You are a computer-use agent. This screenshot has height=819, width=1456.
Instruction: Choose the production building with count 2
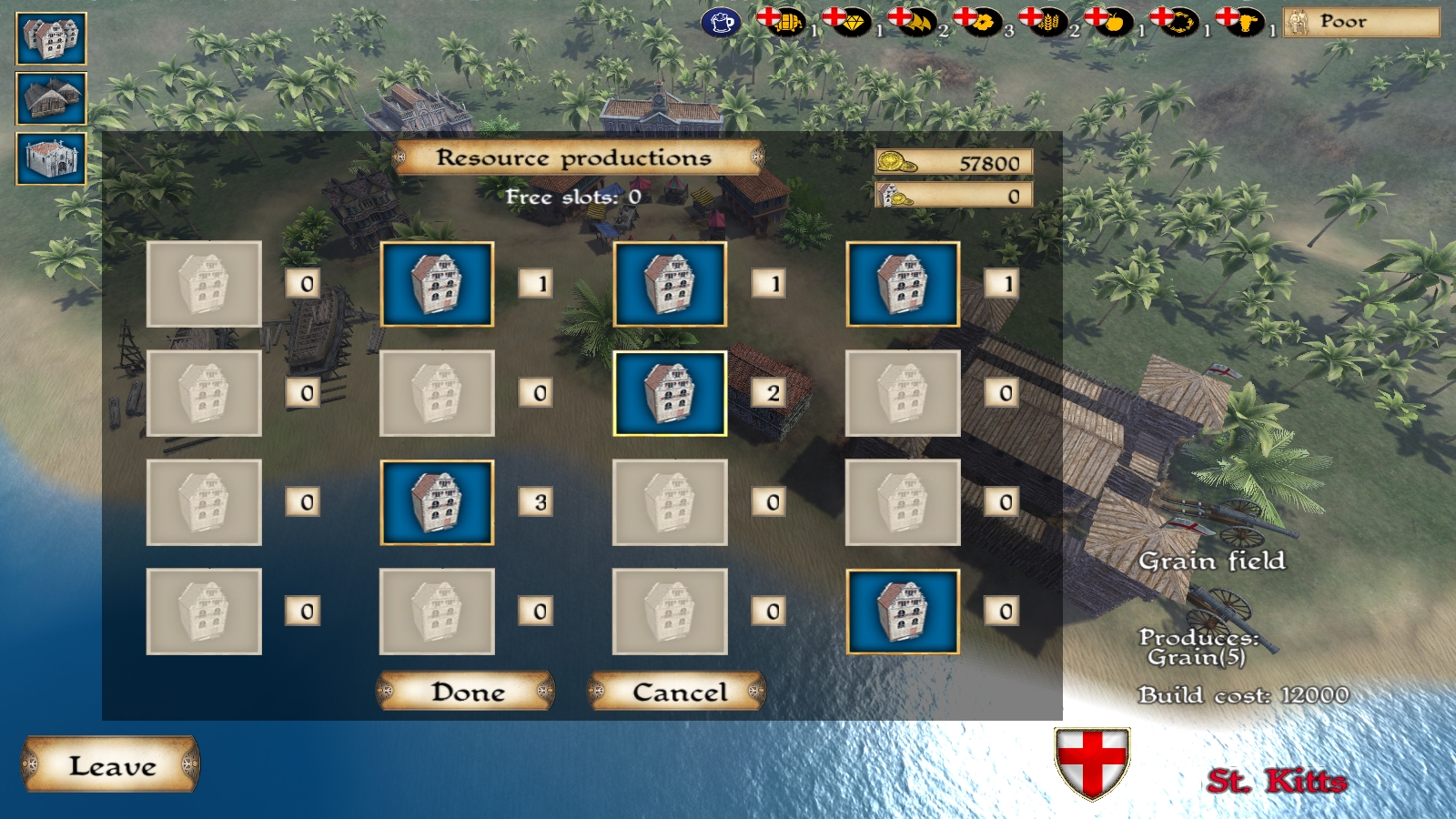click(670, 393)
